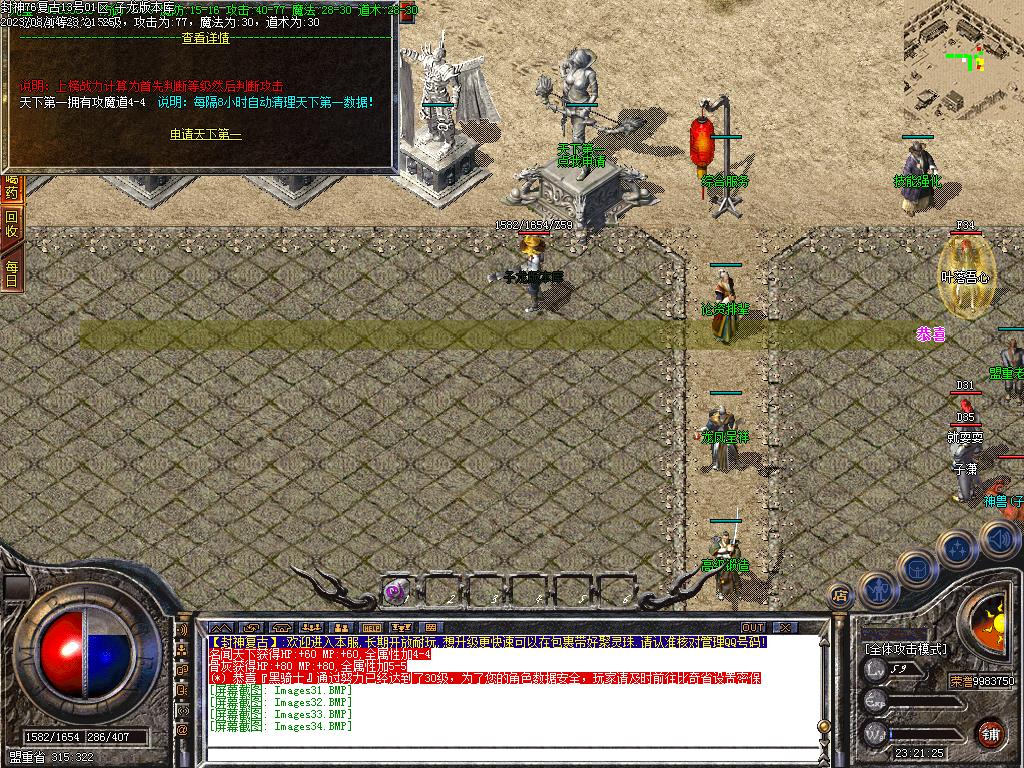Image resolution: width=1024 pixels, height=768 pixels.
Task: Open the character equipment icon
Action: (877, 590)
